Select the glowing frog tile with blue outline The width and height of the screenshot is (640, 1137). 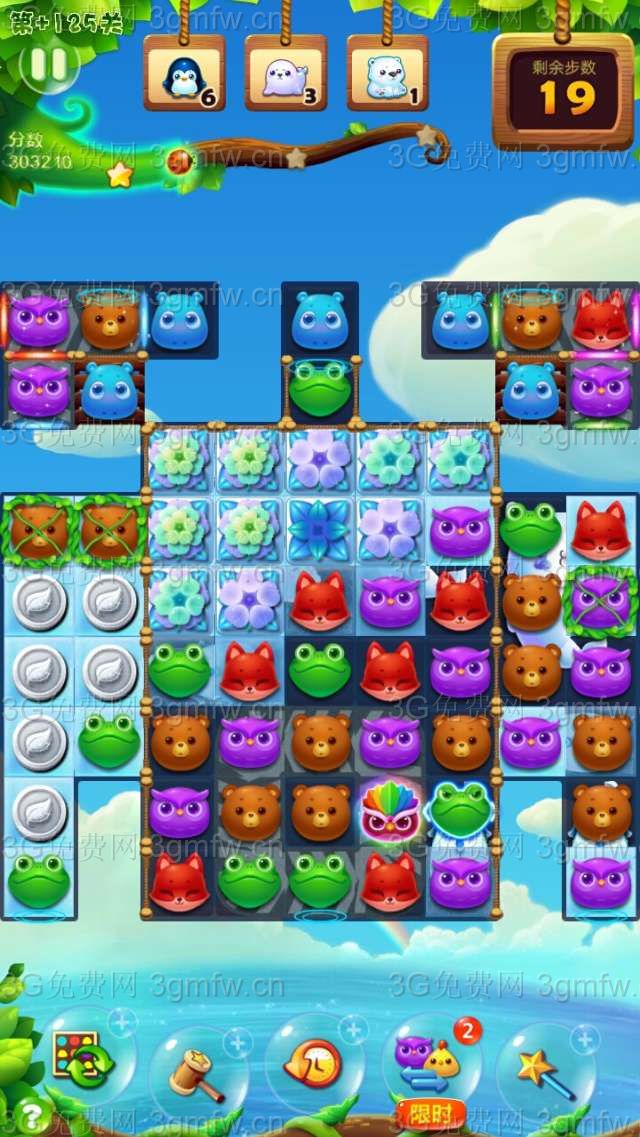(x=459, y=811)
